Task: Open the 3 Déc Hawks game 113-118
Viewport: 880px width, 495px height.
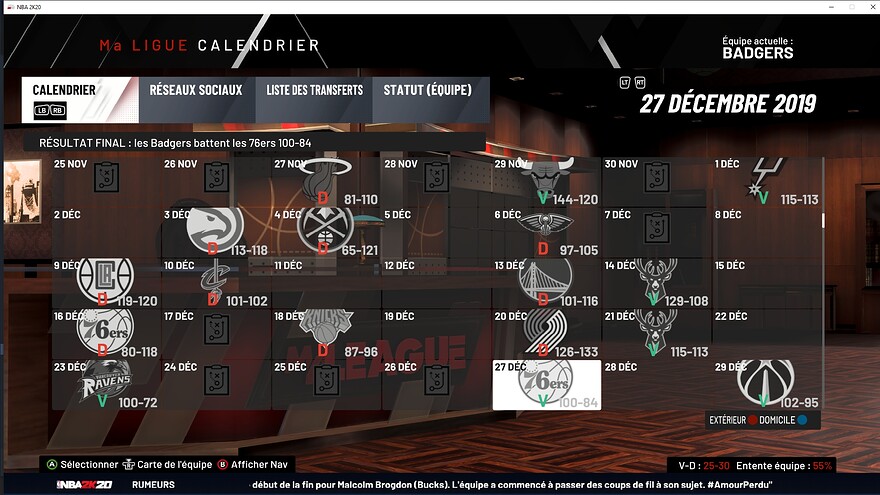Action: pos(216,232)
